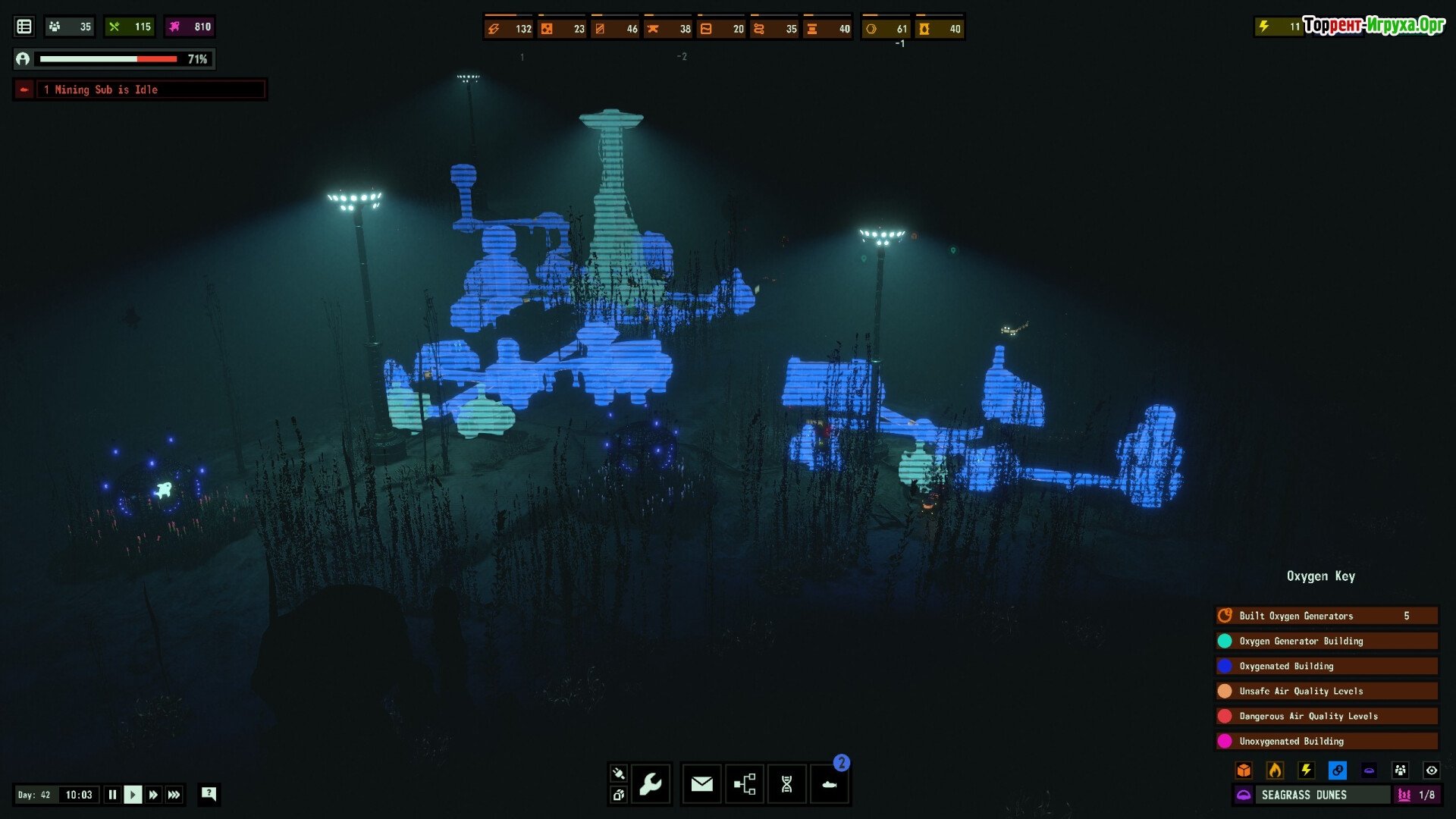Toggle the orange cube storage overlay
The image size is (1456, 819).
1244,770
